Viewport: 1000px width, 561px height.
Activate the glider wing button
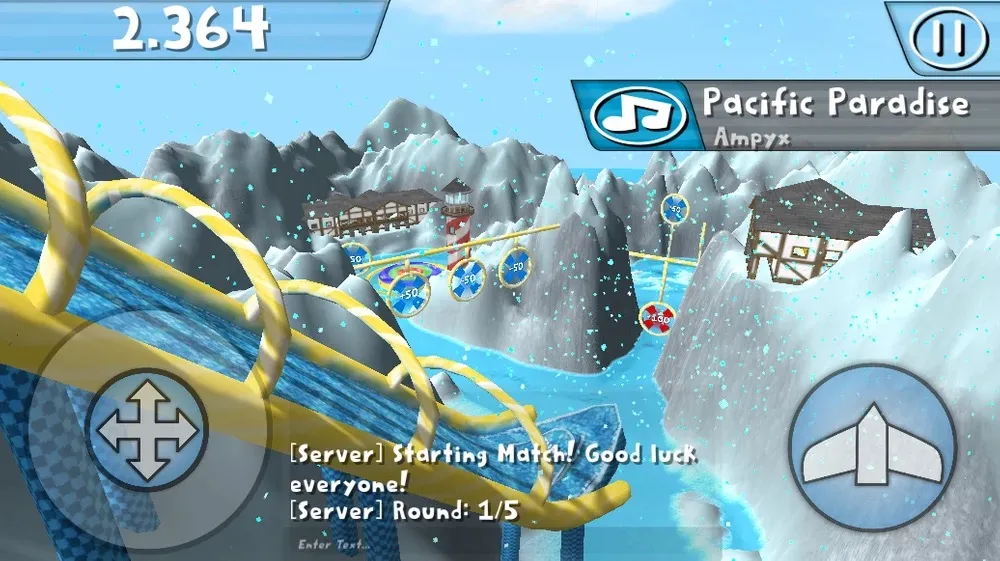click(x=872, y=445)
